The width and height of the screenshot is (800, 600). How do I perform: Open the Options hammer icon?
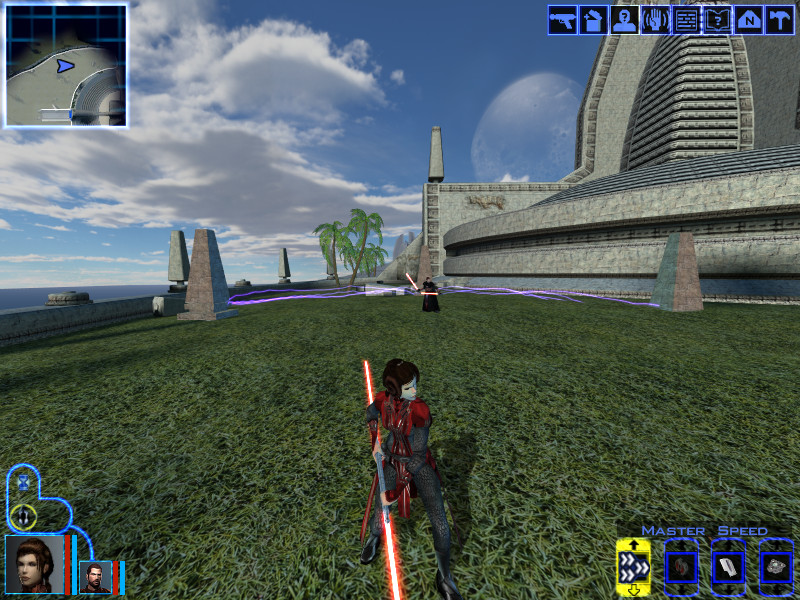[x=779, y=21]
